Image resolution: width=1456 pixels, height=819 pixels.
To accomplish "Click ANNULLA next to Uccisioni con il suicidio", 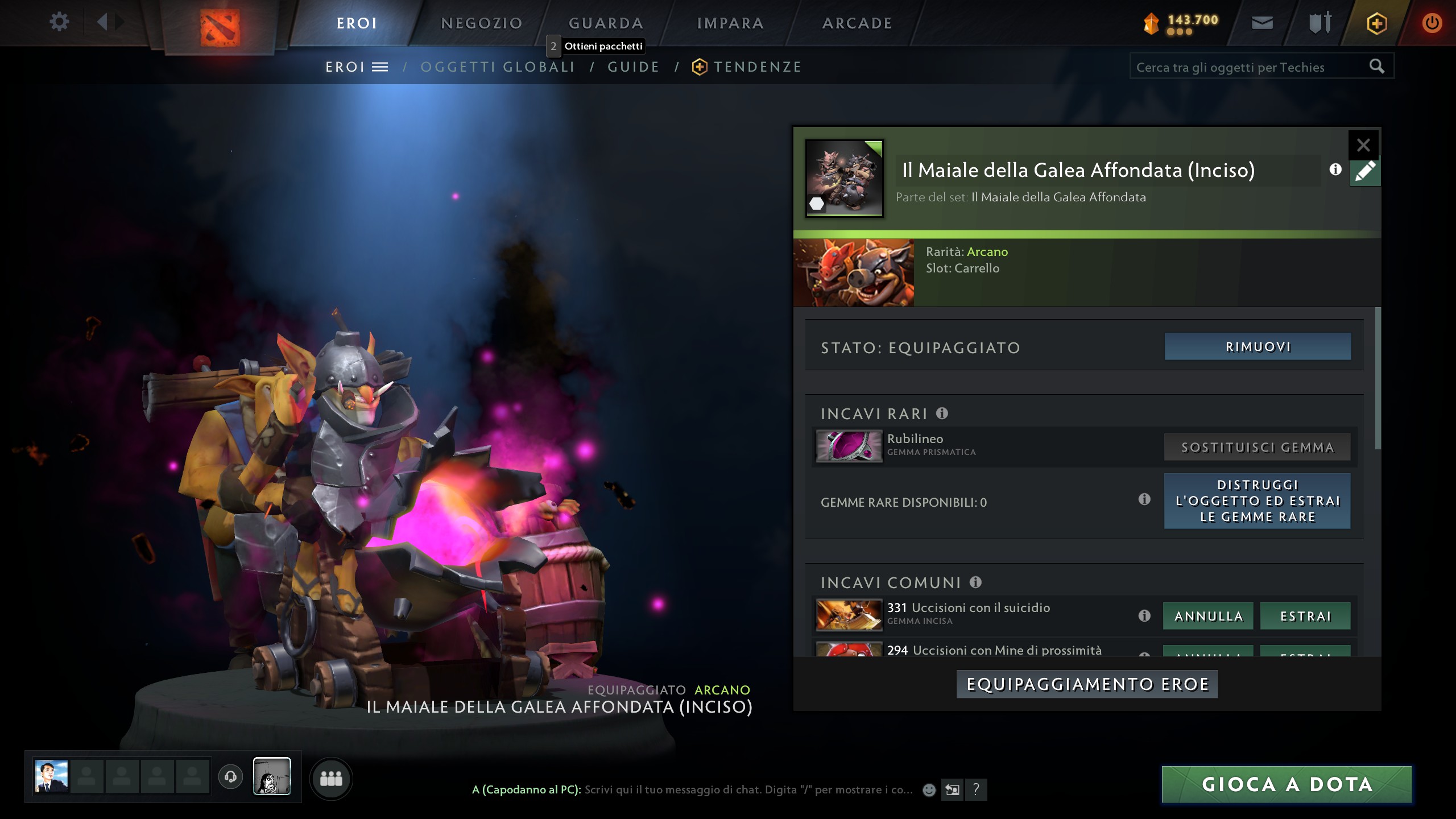I will click(1208, 616).
